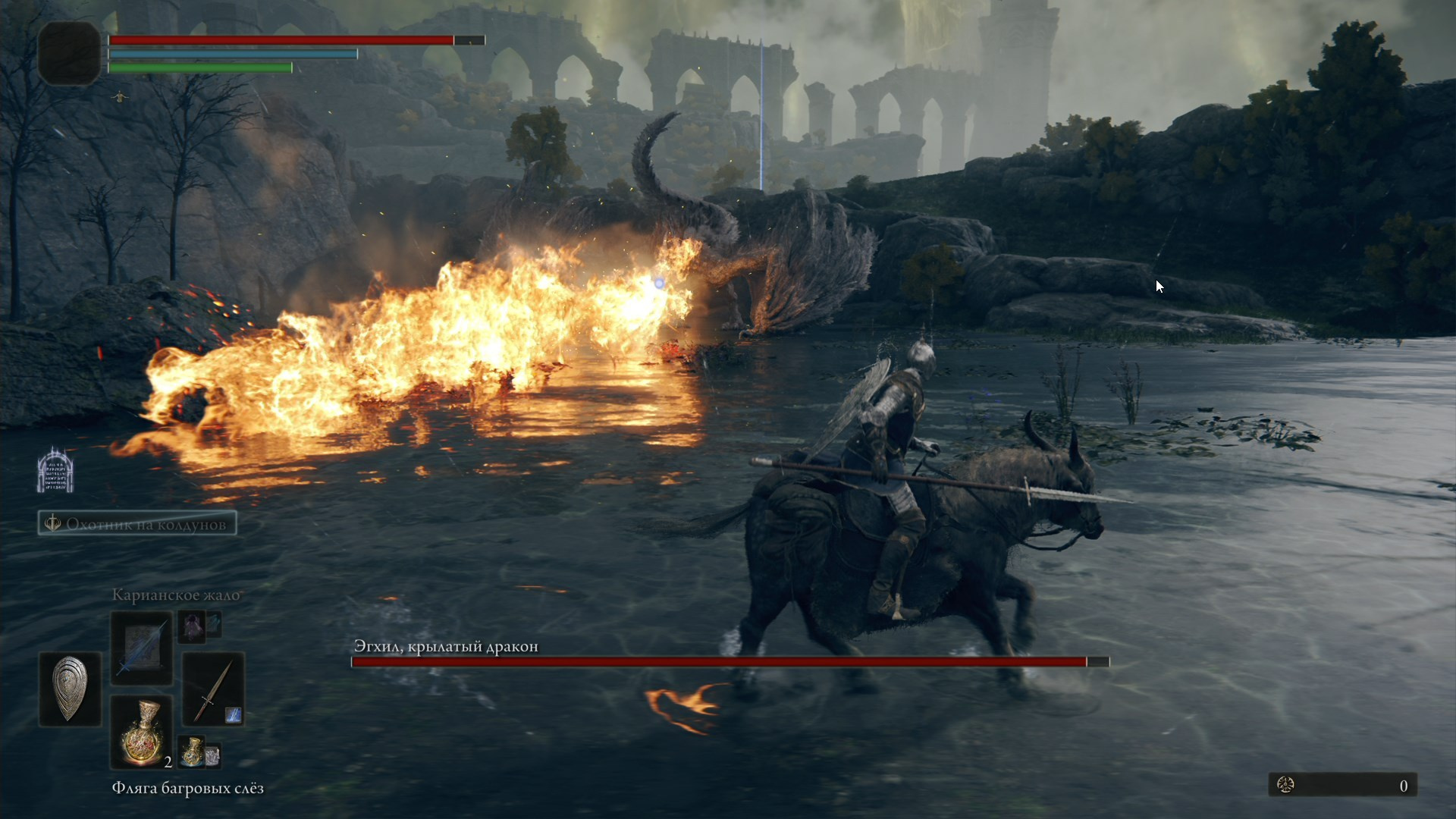Select the glowing gateway effect icon above the message
Image resolution: width=1456 pixels, height=819 pixels.
pyautogui.click(x=55, y=472)
